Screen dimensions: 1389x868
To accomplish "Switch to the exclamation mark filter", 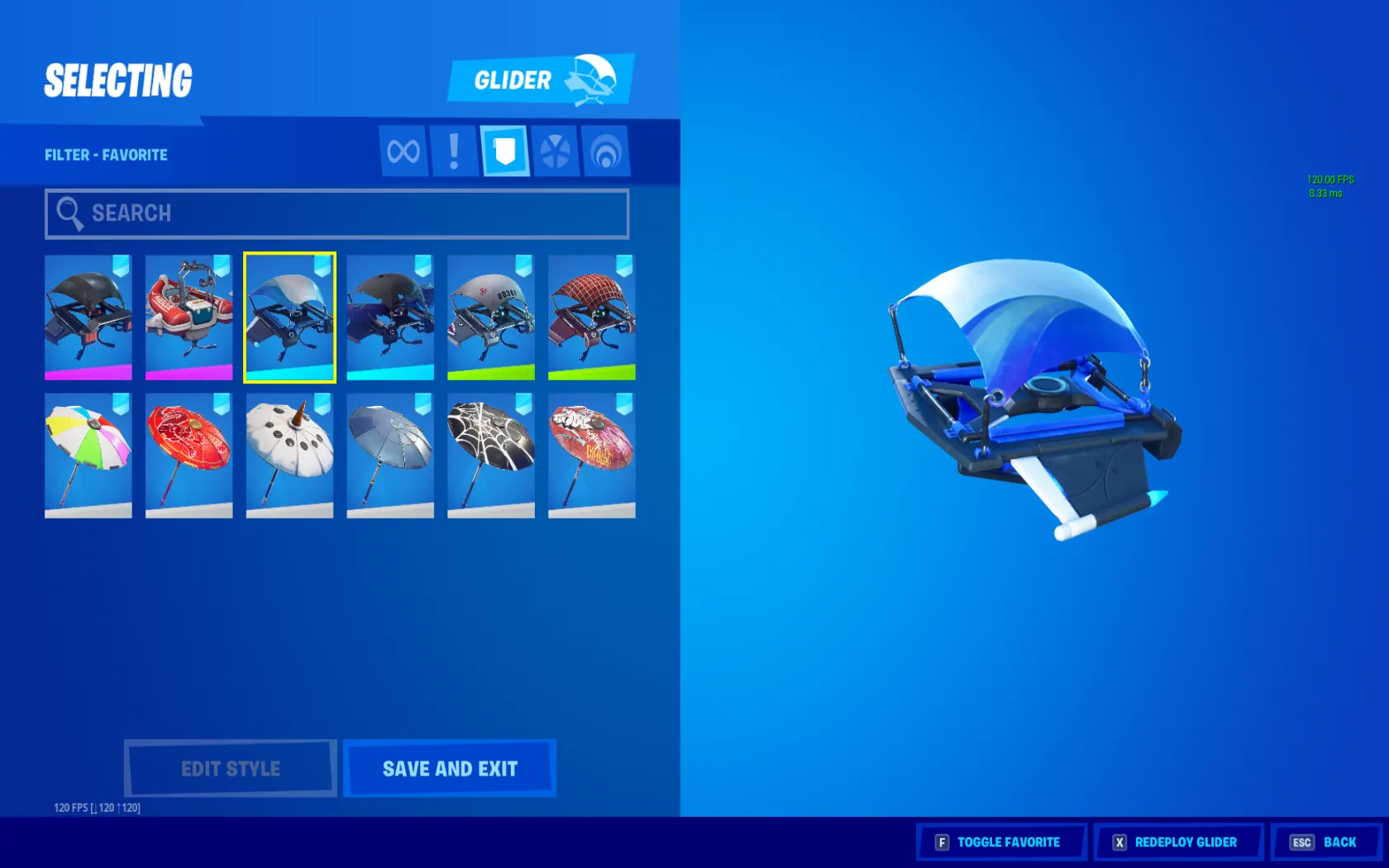I will pyautogui.click(x=454, y=151).
